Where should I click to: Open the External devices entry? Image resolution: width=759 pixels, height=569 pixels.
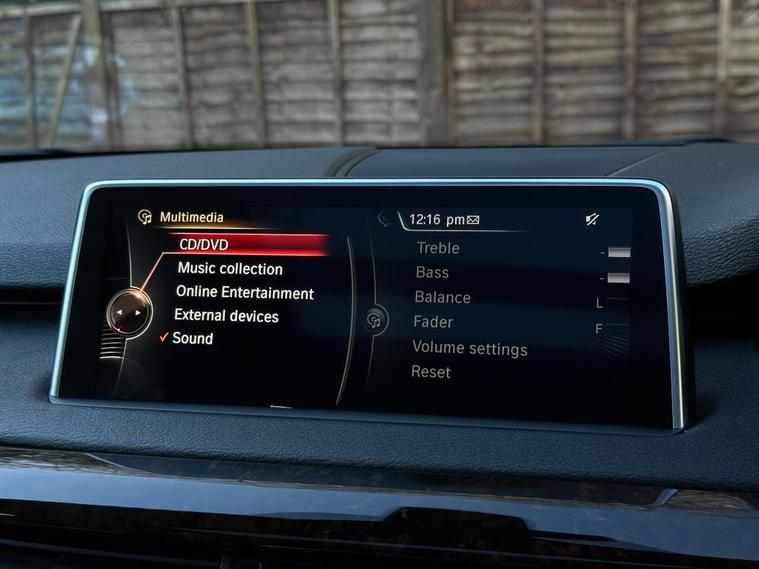(226, 316)
